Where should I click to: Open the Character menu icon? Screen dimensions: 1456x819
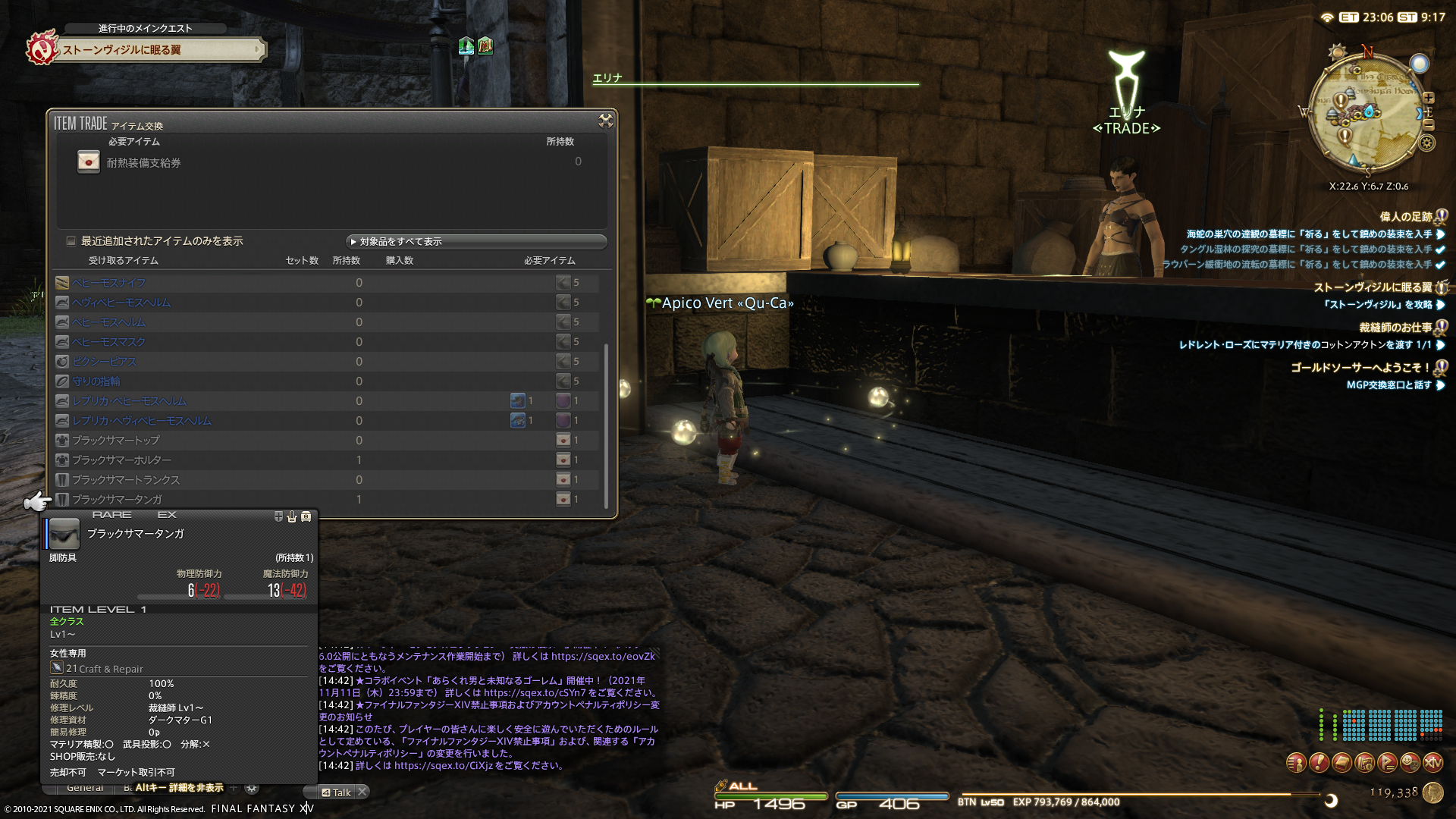point(1296,762)
